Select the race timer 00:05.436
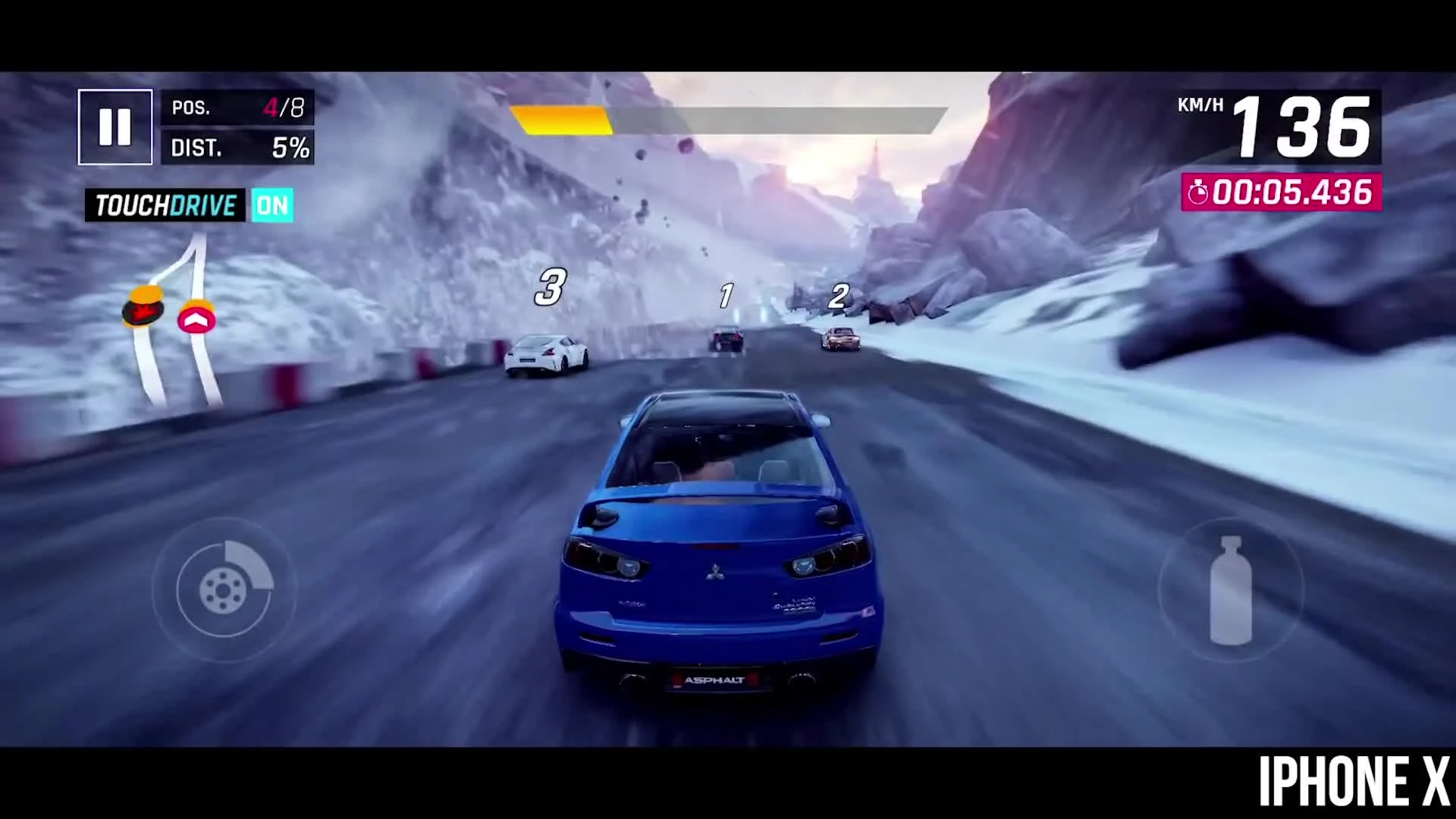The height and width of the screenshot is (819, 1456). coord(1291,193)
